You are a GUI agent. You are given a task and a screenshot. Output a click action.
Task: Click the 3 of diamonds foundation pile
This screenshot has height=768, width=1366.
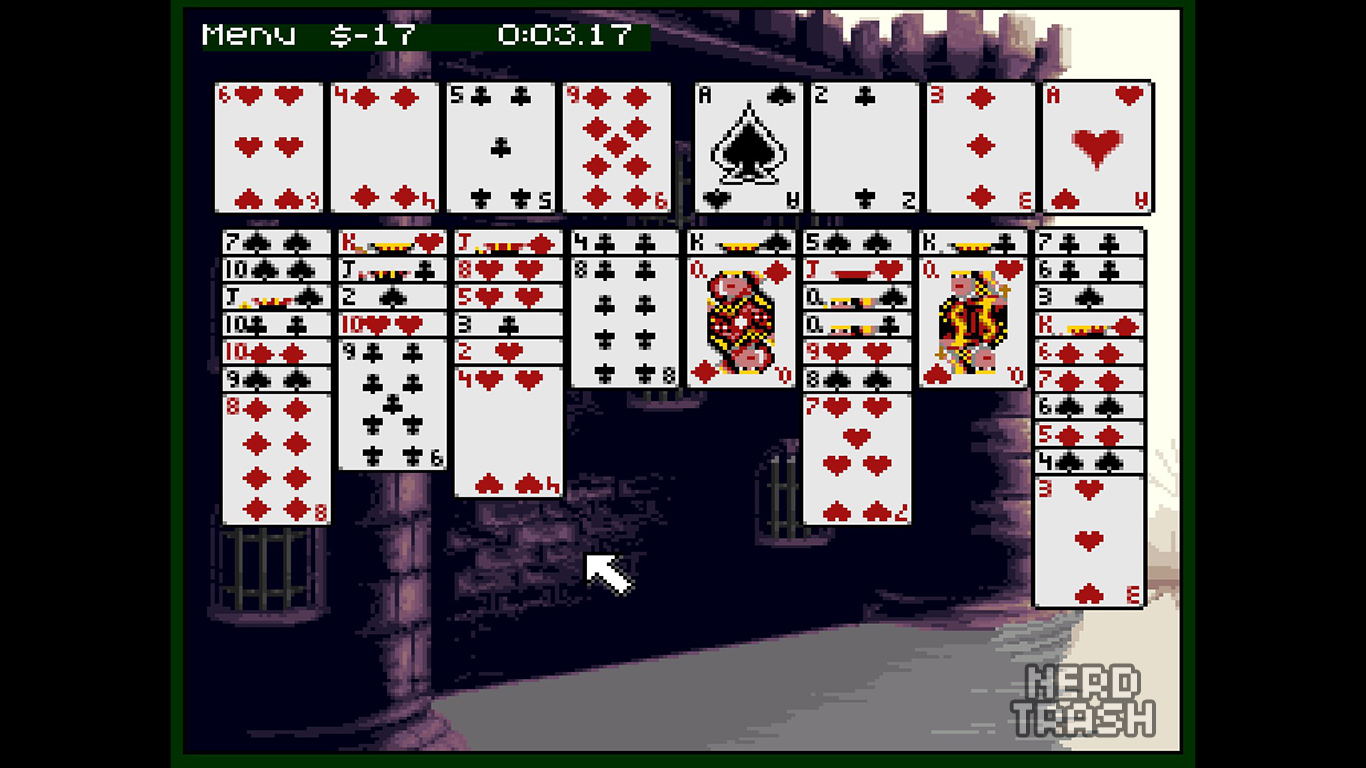coord(981,147)
